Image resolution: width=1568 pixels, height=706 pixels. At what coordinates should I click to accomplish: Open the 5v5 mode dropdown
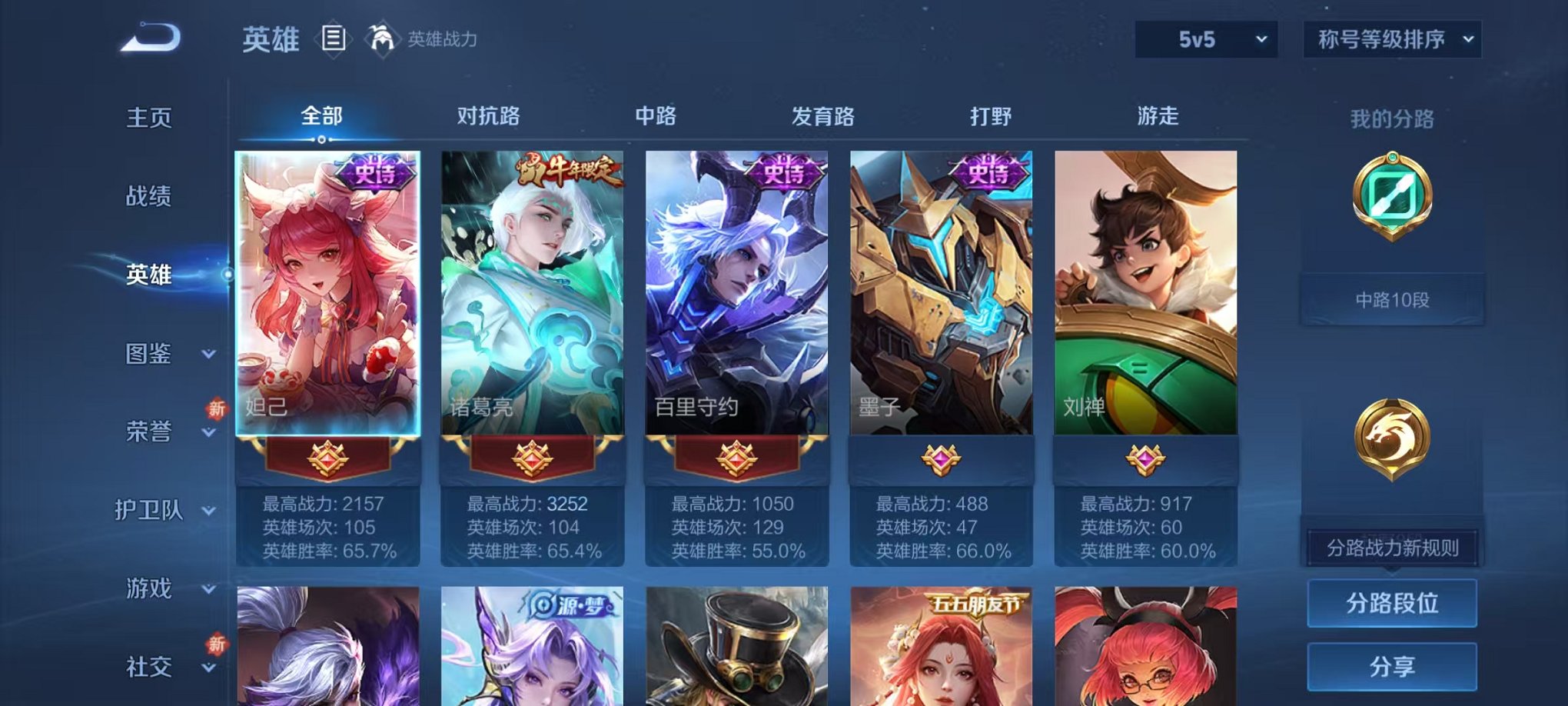coord(1204,38)
